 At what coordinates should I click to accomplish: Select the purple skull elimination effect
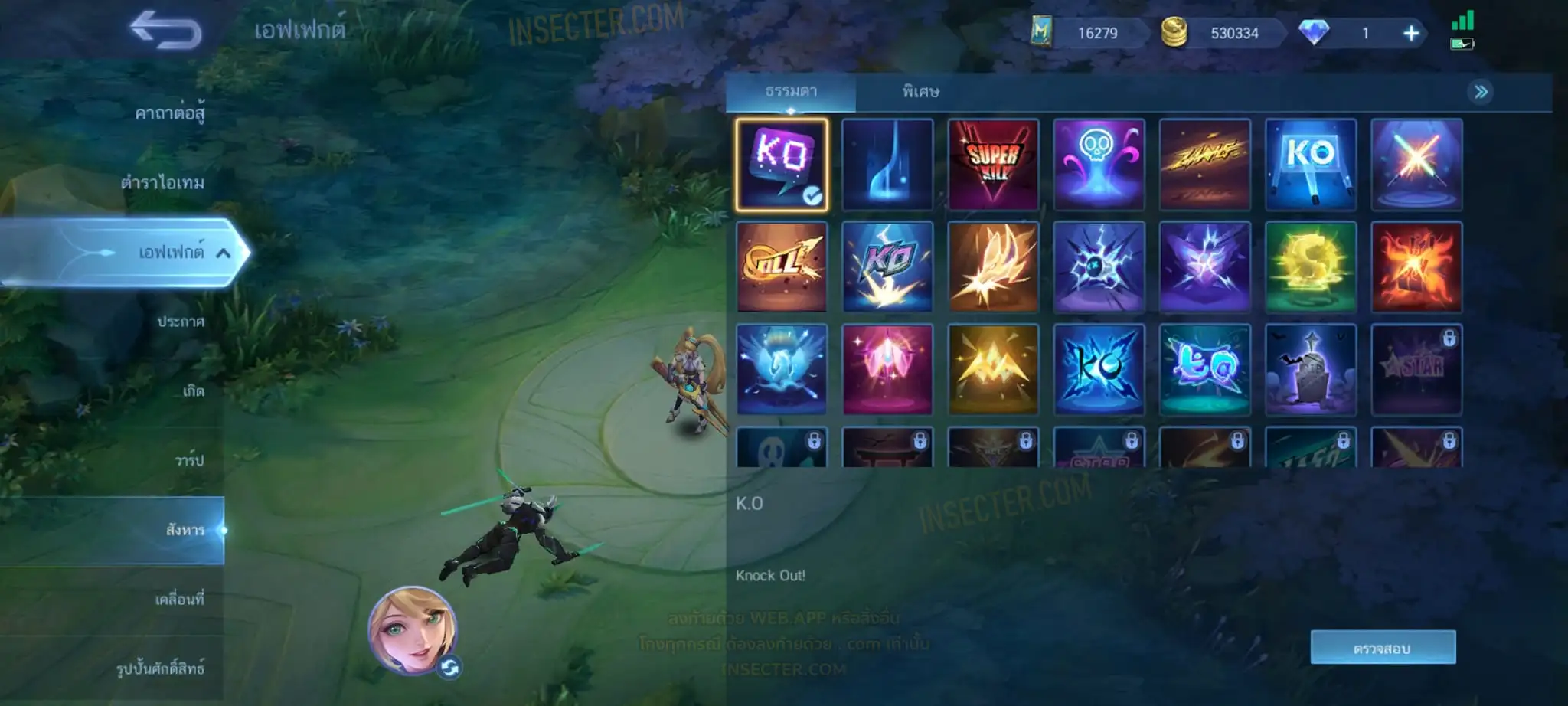pyautogui.click(x=1099, y=164)
